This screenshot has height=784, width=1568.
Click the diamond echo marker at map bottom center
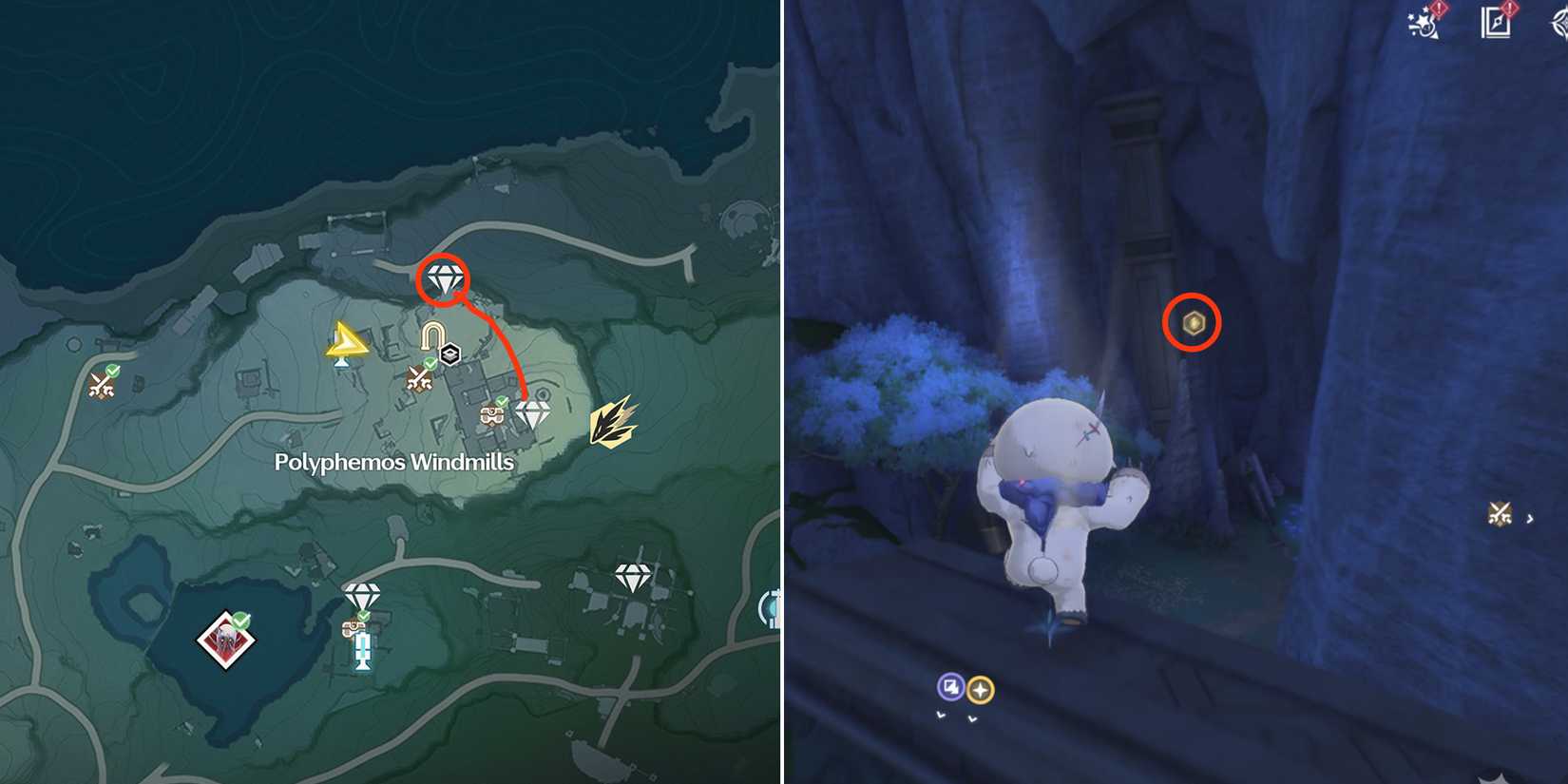pos(361,592)
